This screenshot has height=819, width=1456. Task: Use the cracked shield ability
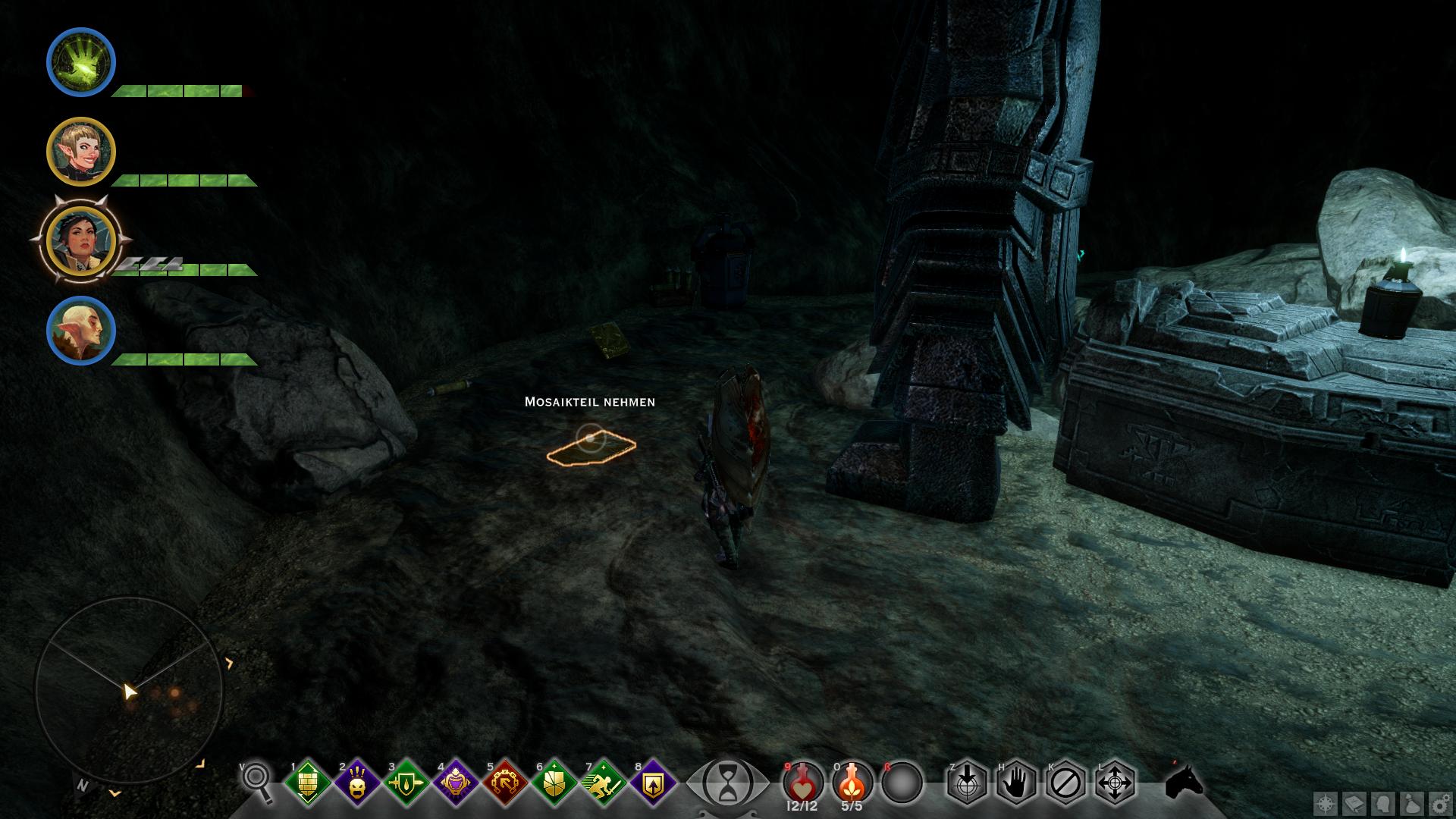(x=554, y=782)
